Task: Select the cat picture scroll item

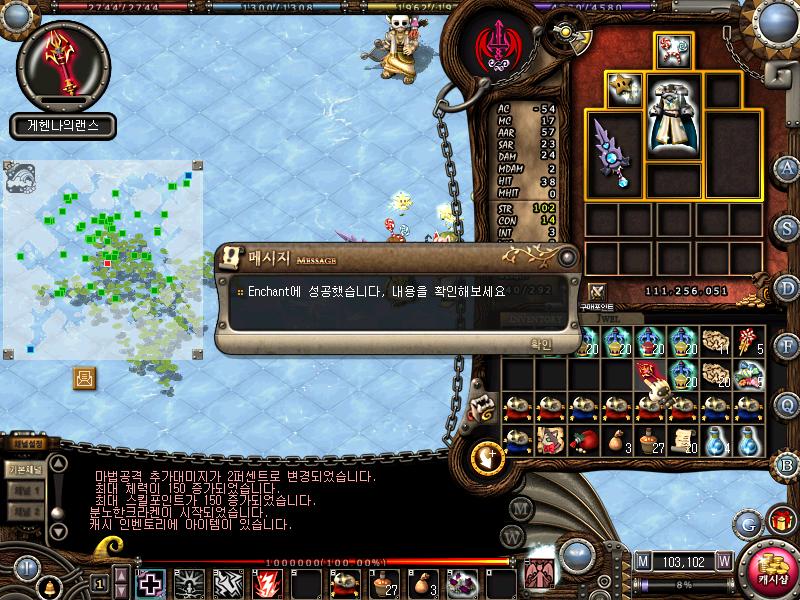Action: [547, 441]
